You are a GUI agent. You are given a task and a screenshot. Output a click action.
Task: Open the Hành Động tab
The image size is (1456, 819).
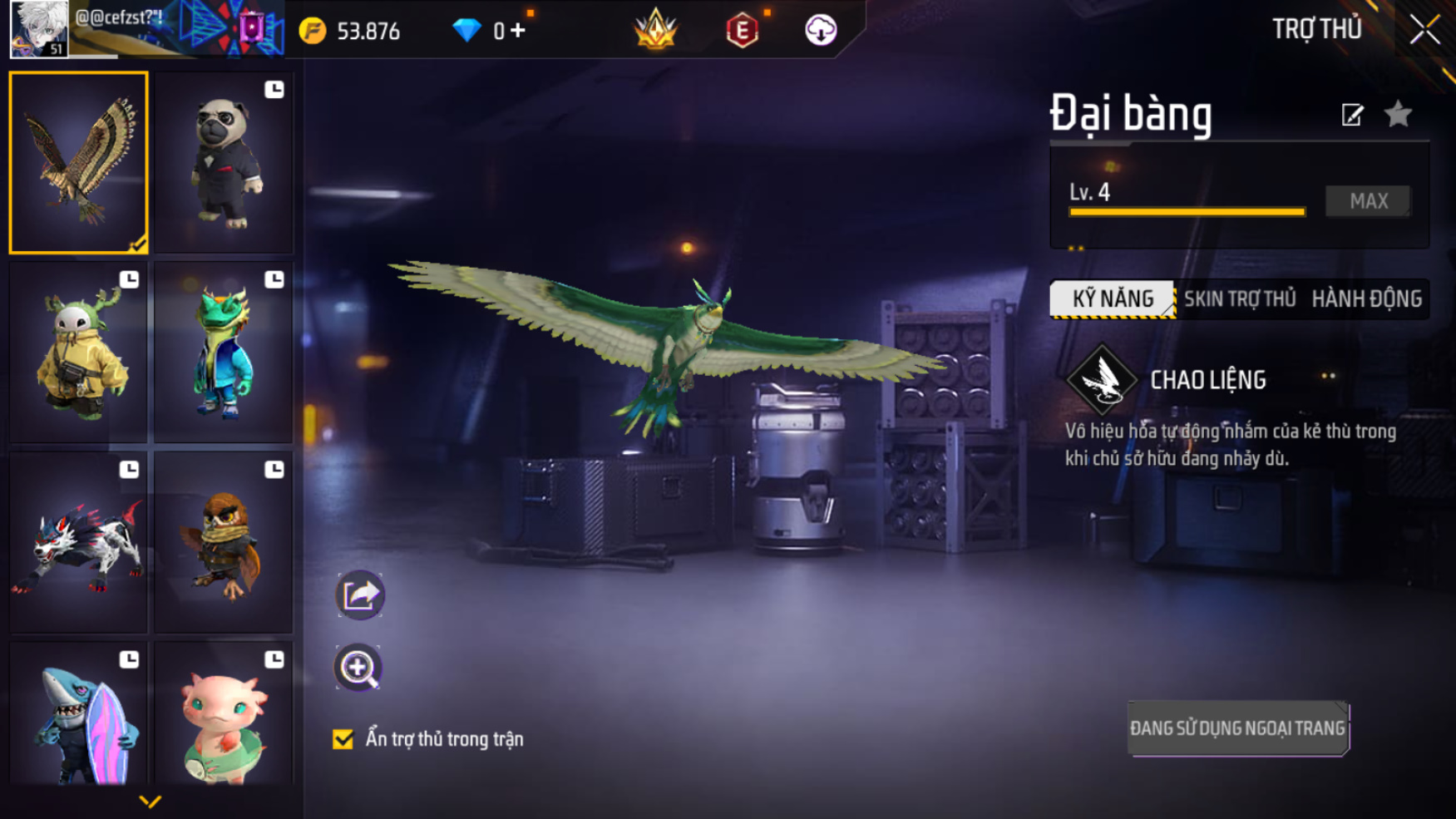1366,299
